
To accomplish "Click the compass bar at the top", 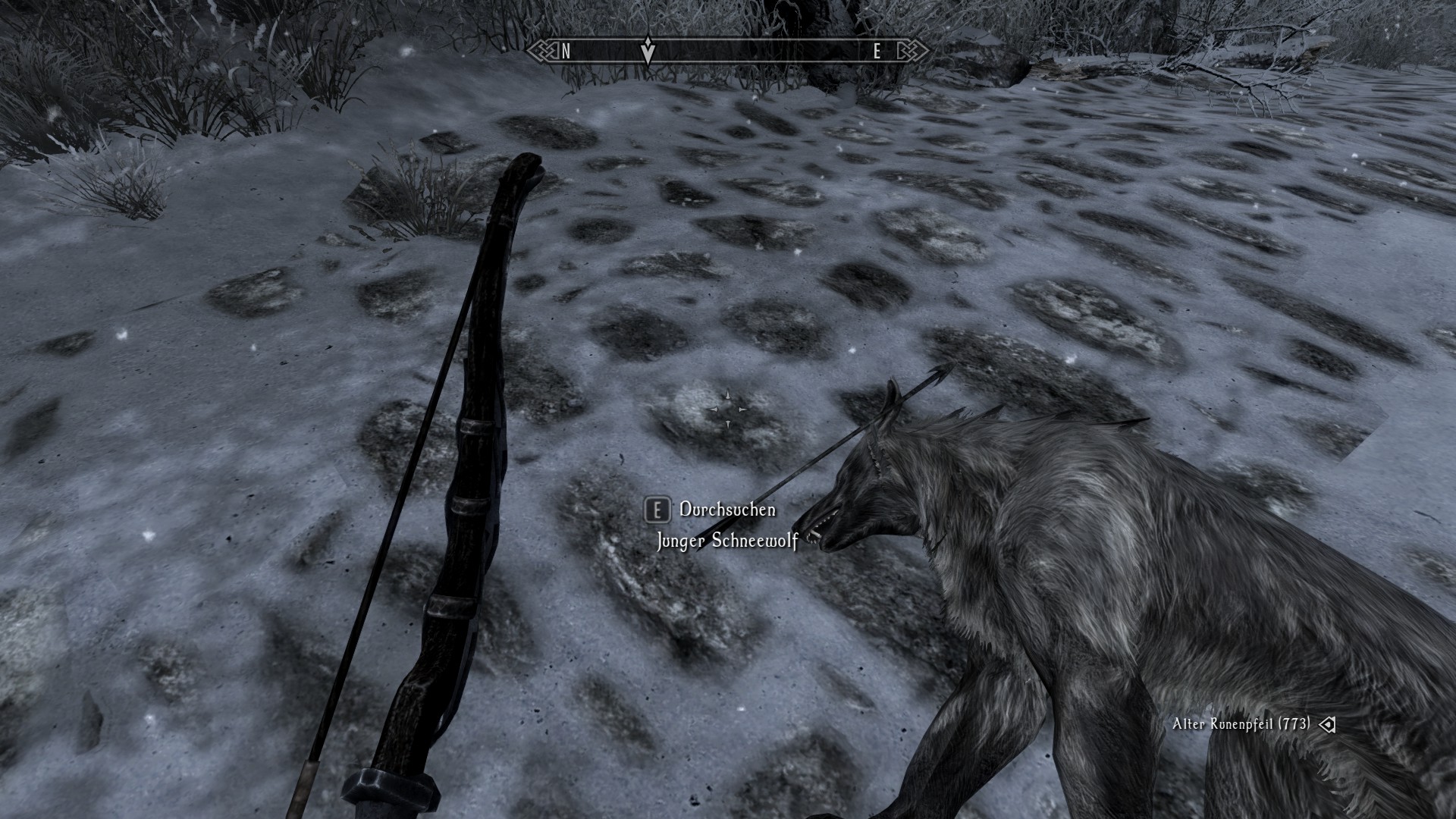I will (728, 52).
